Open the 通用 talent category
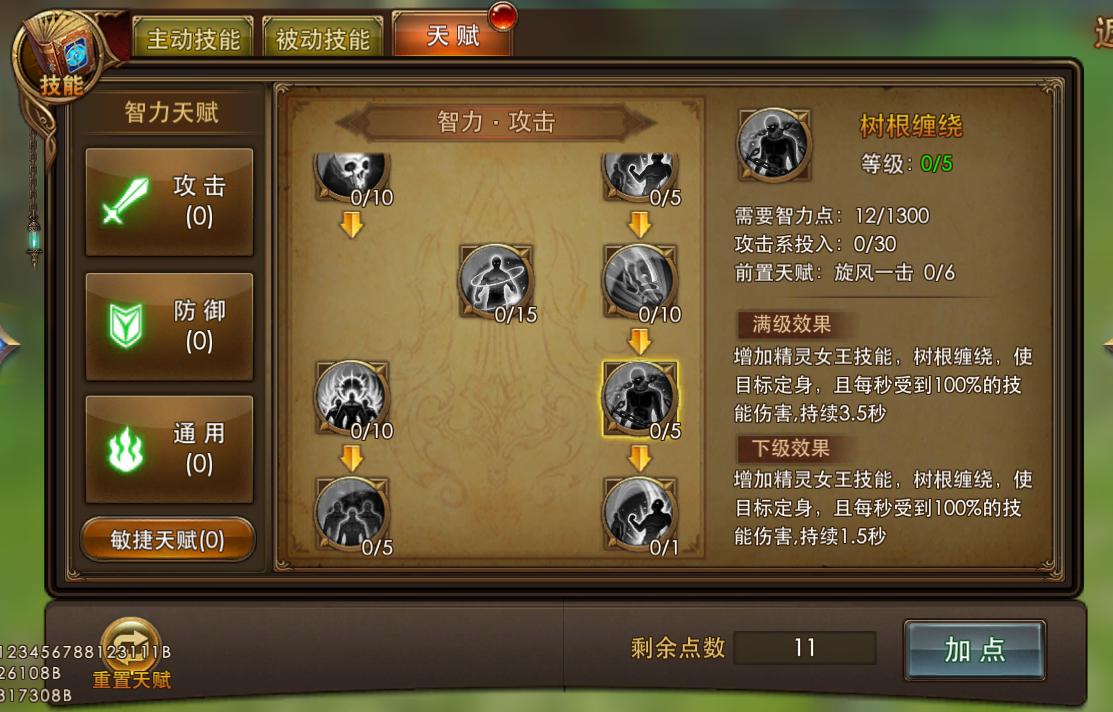Image resolution: width=1113 pixels, height=712 pixels. pos(169,449)
